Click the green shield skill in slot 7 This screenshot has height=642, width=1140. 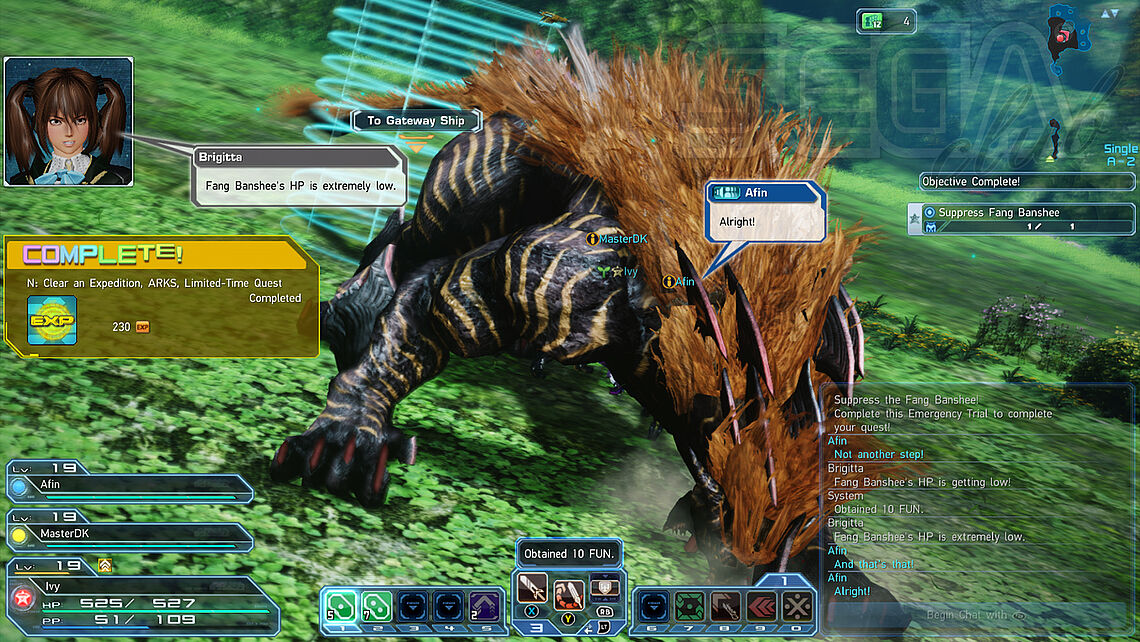tap(689, 606)
